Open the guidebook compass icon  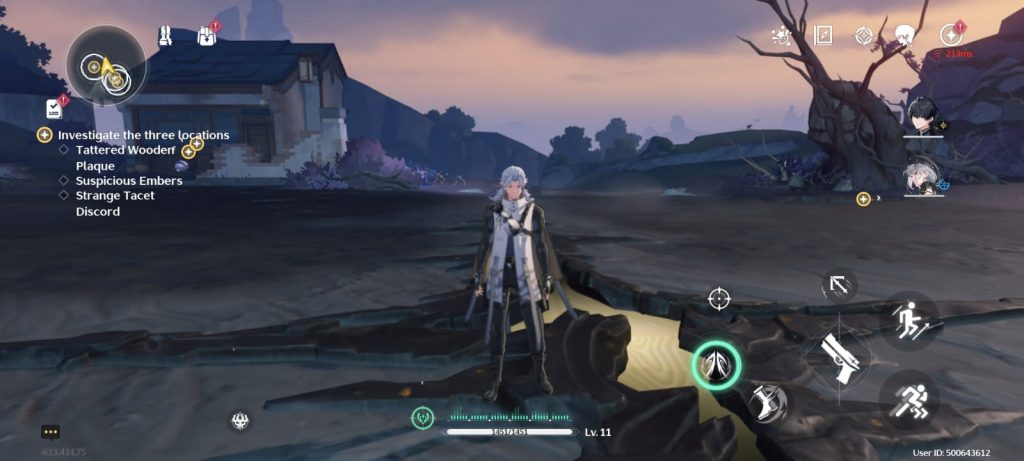823,36
